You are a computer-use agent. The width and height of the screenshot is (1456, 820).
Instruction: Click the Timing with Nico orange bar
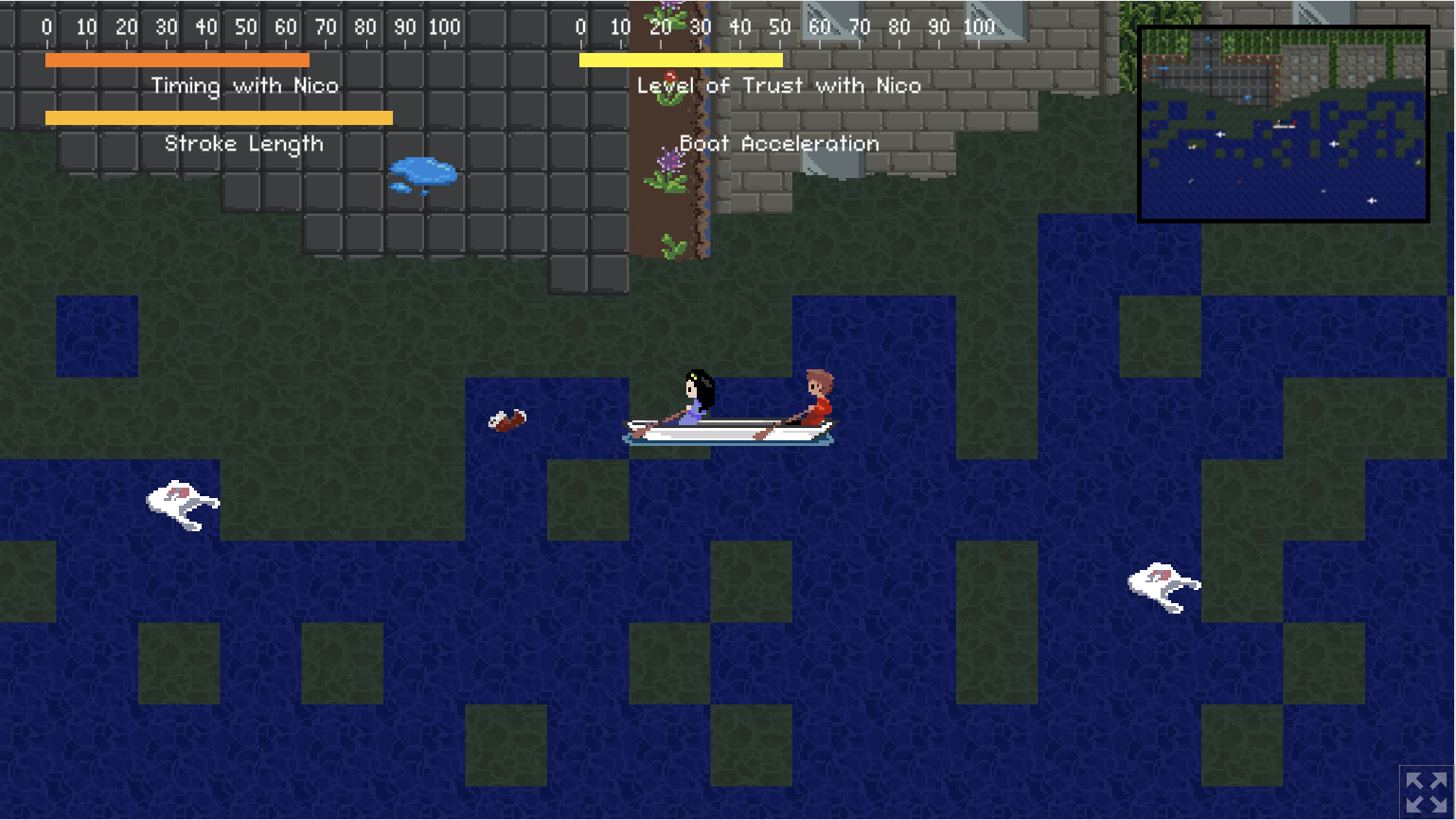coord(175,59)
